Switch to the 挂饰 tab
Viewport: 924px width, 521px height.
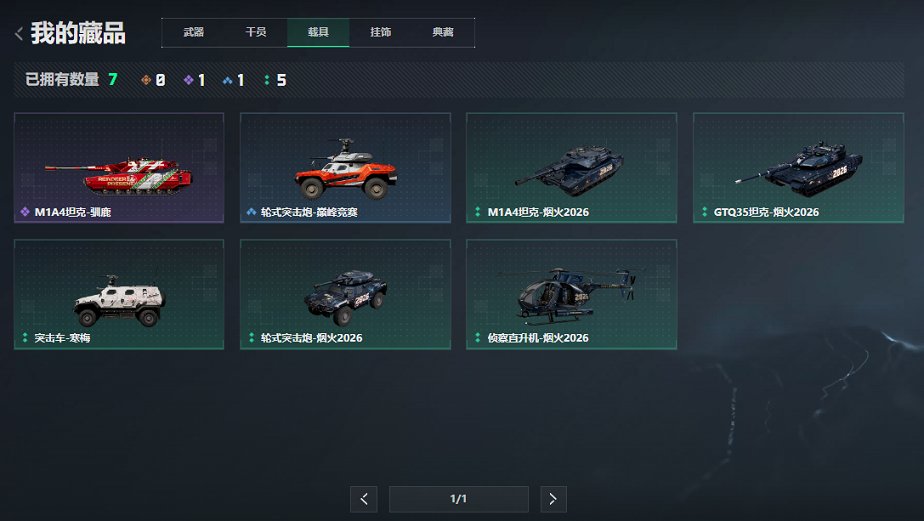pyautogui.click(x=381, y=32)
